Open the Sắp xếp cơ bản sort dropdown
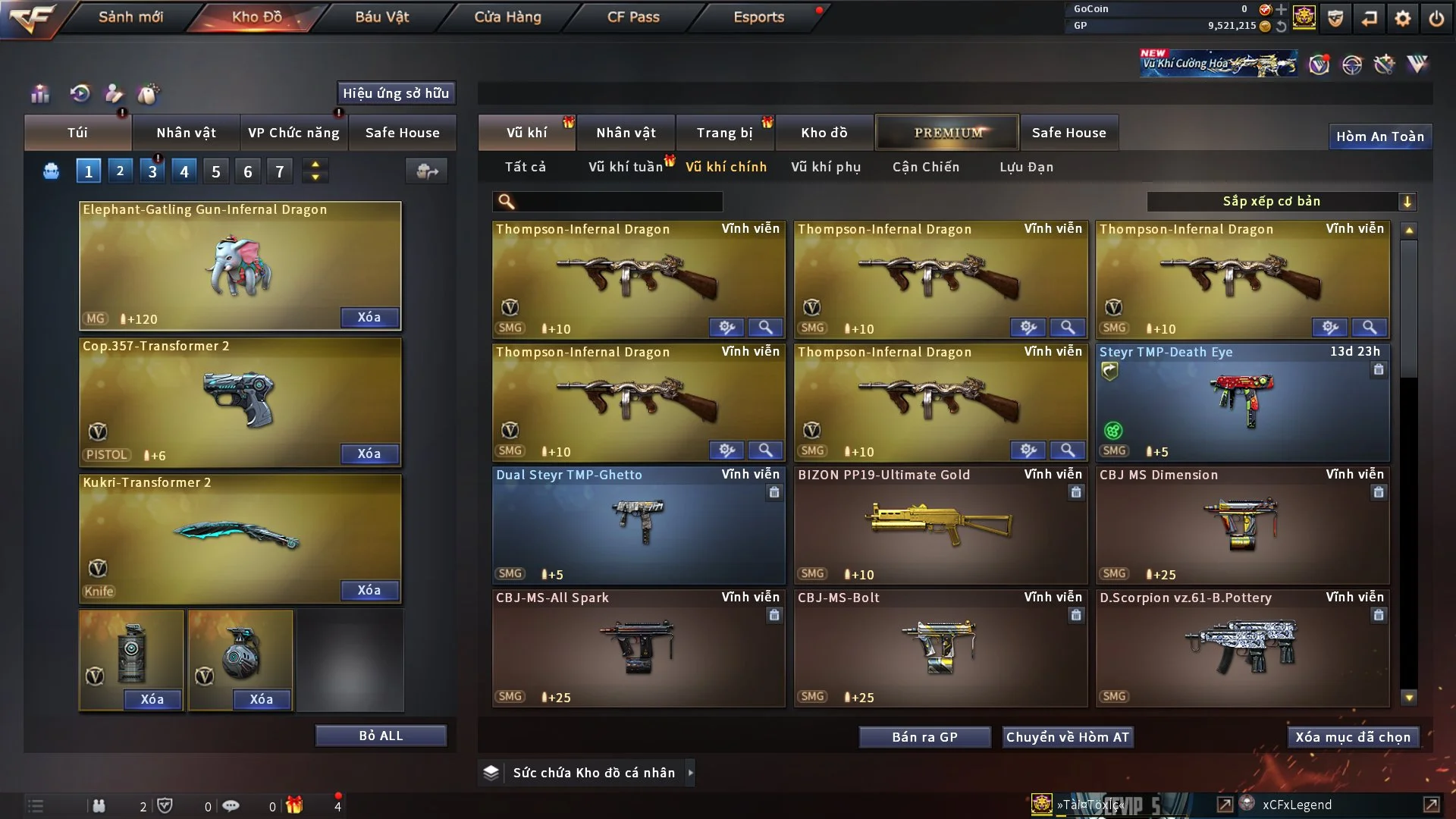This screenshot has width=1456, height=819. 1280,202
